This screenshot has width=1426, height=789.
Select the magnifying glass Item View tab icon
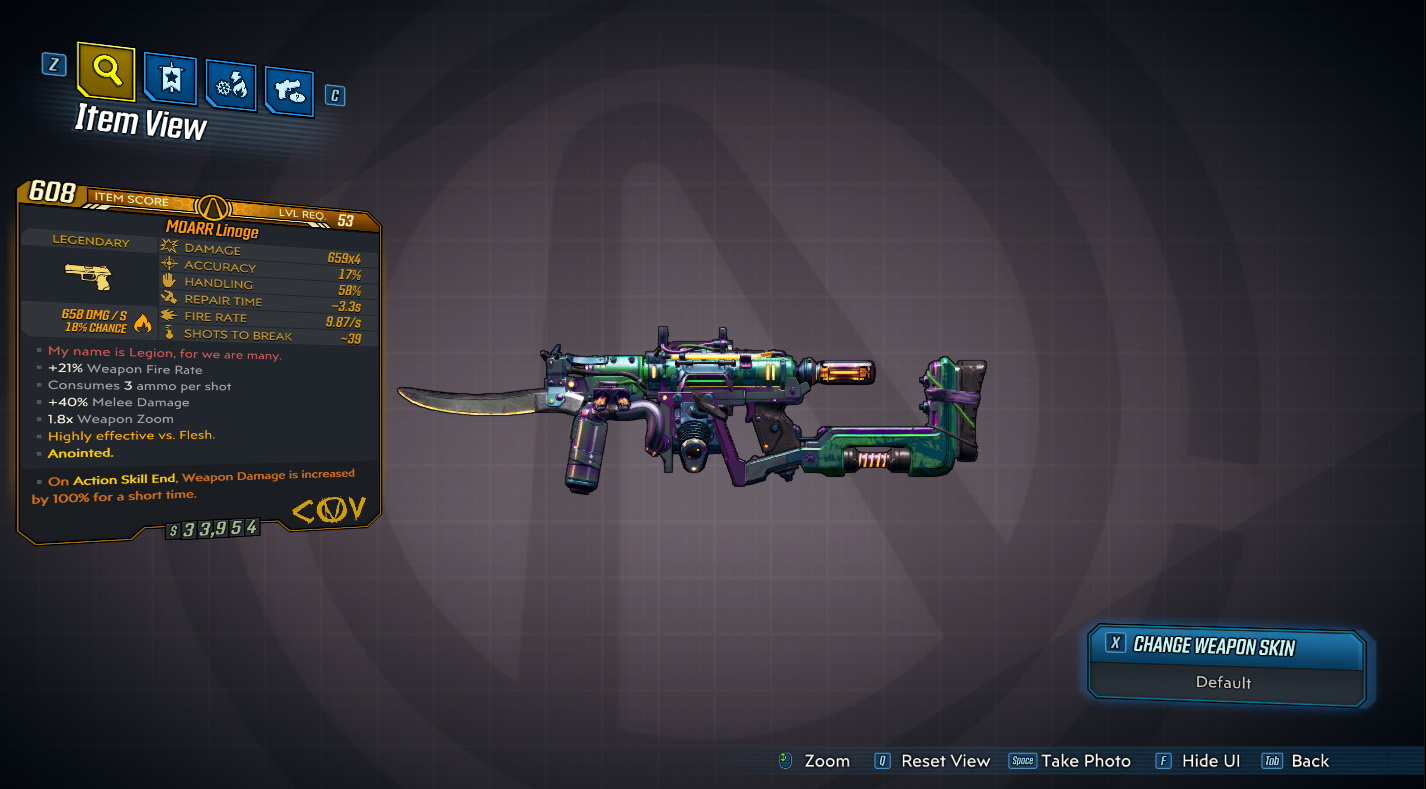pos(108,74)
